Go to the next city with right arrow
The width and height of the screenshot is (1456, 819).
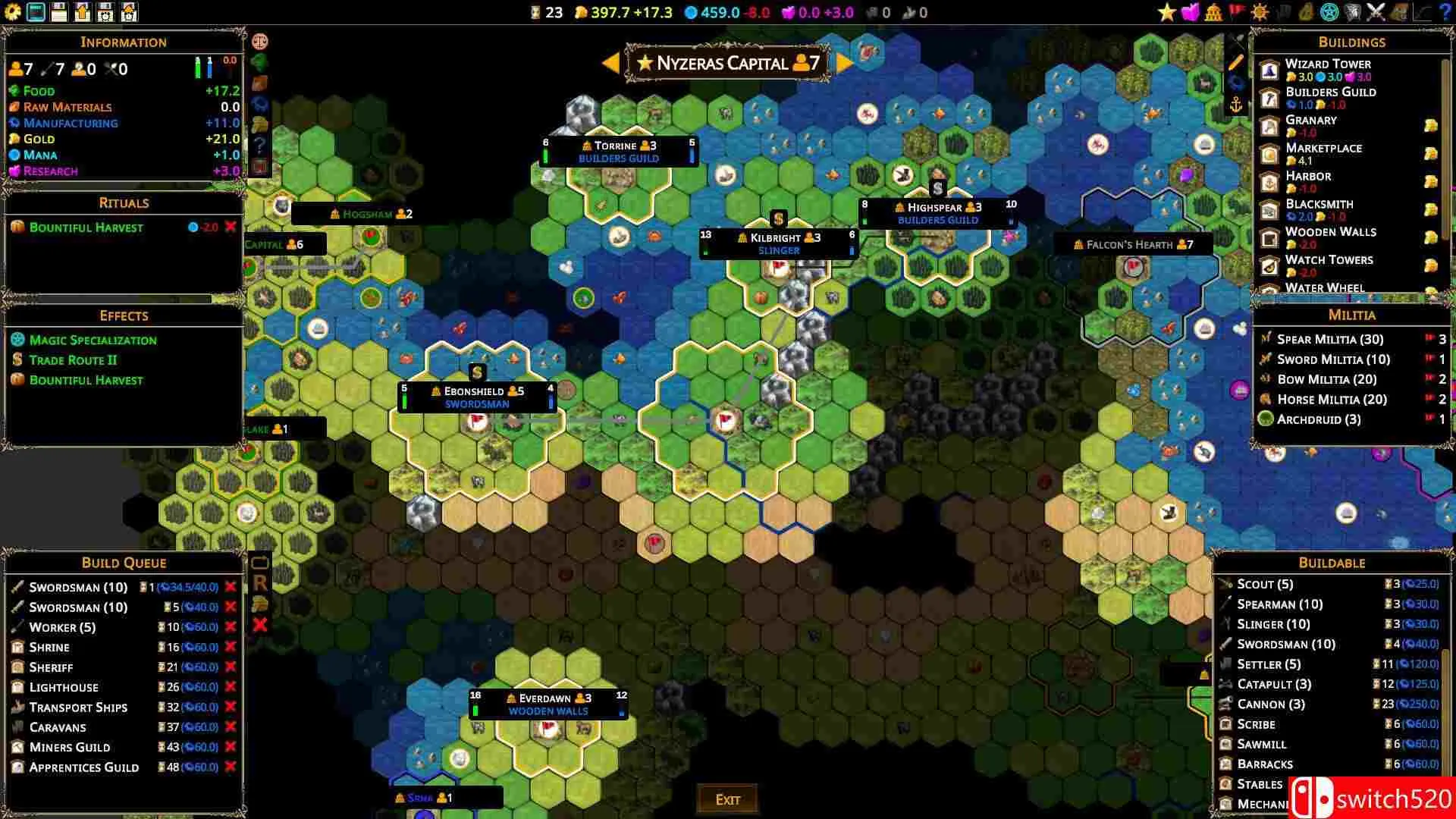pyautogui.click(x=844, y=63)
